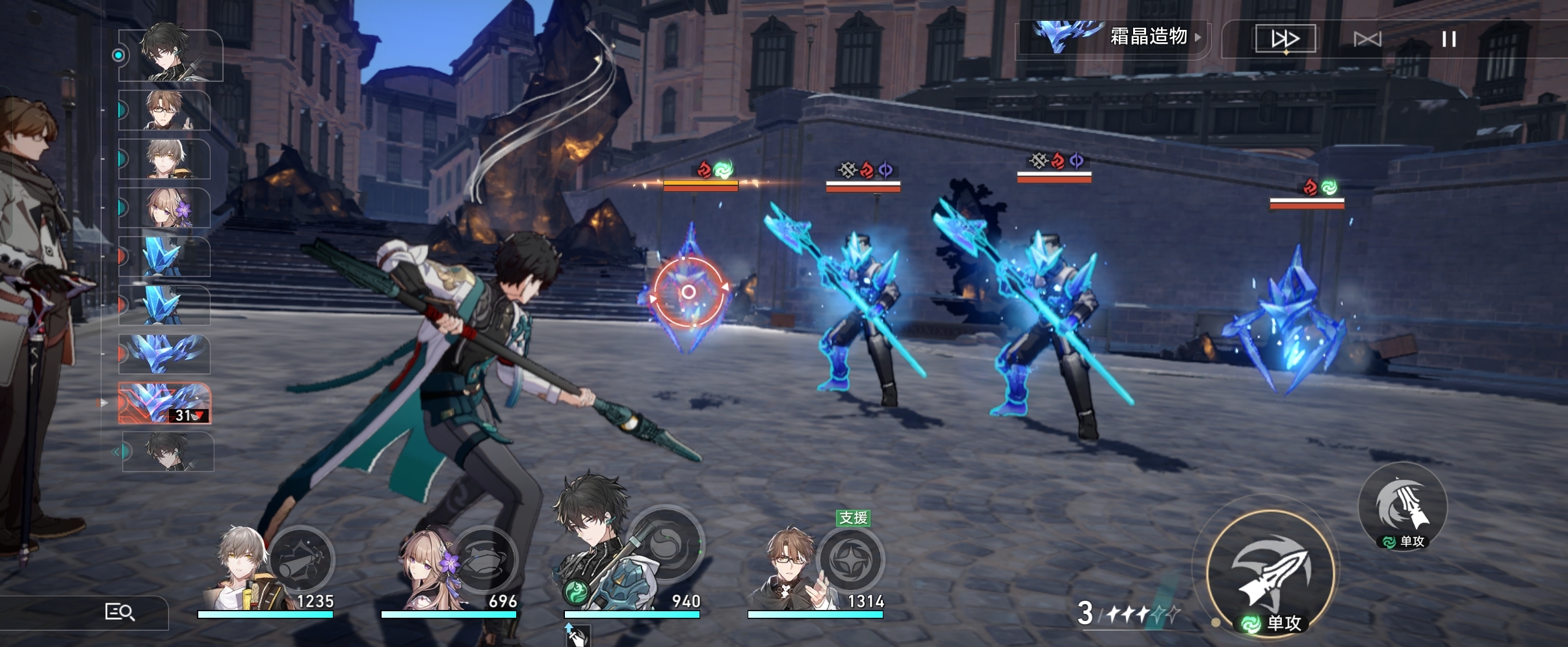1568x647 pixels.
Task: Pause the battle
Action: 1448,39
